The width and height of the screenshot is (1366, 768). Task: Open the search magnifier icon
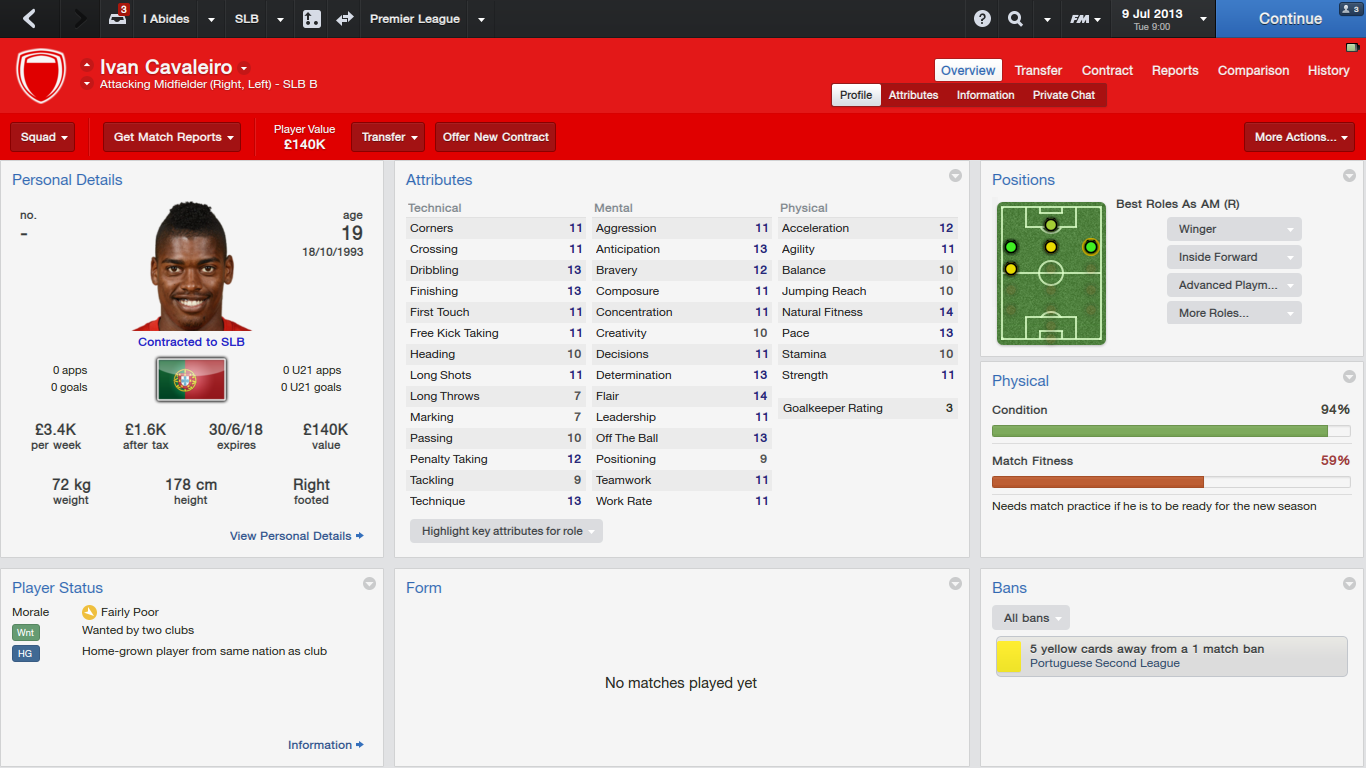click(1015, 19)
